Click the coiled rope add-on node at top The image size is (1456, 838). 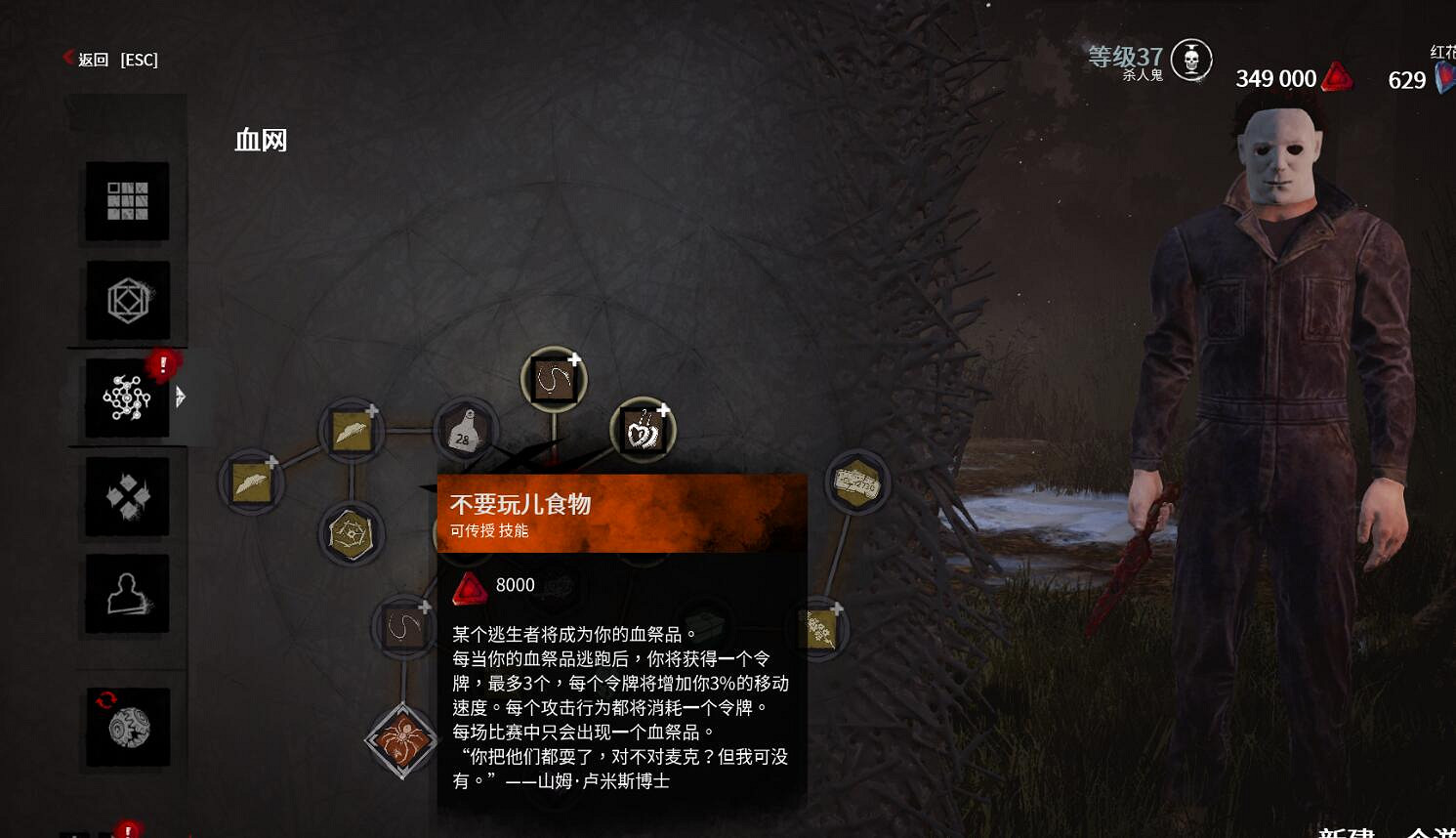(x=554, y=377)
